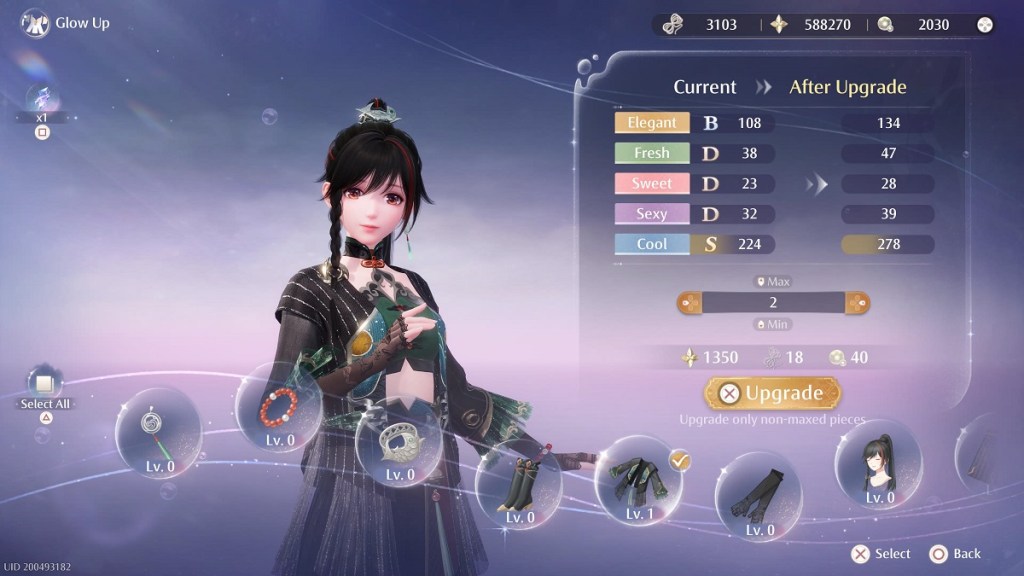Select the Elegant style attribute label
This screenshot has height=576, width=1024.
(652, 123)
